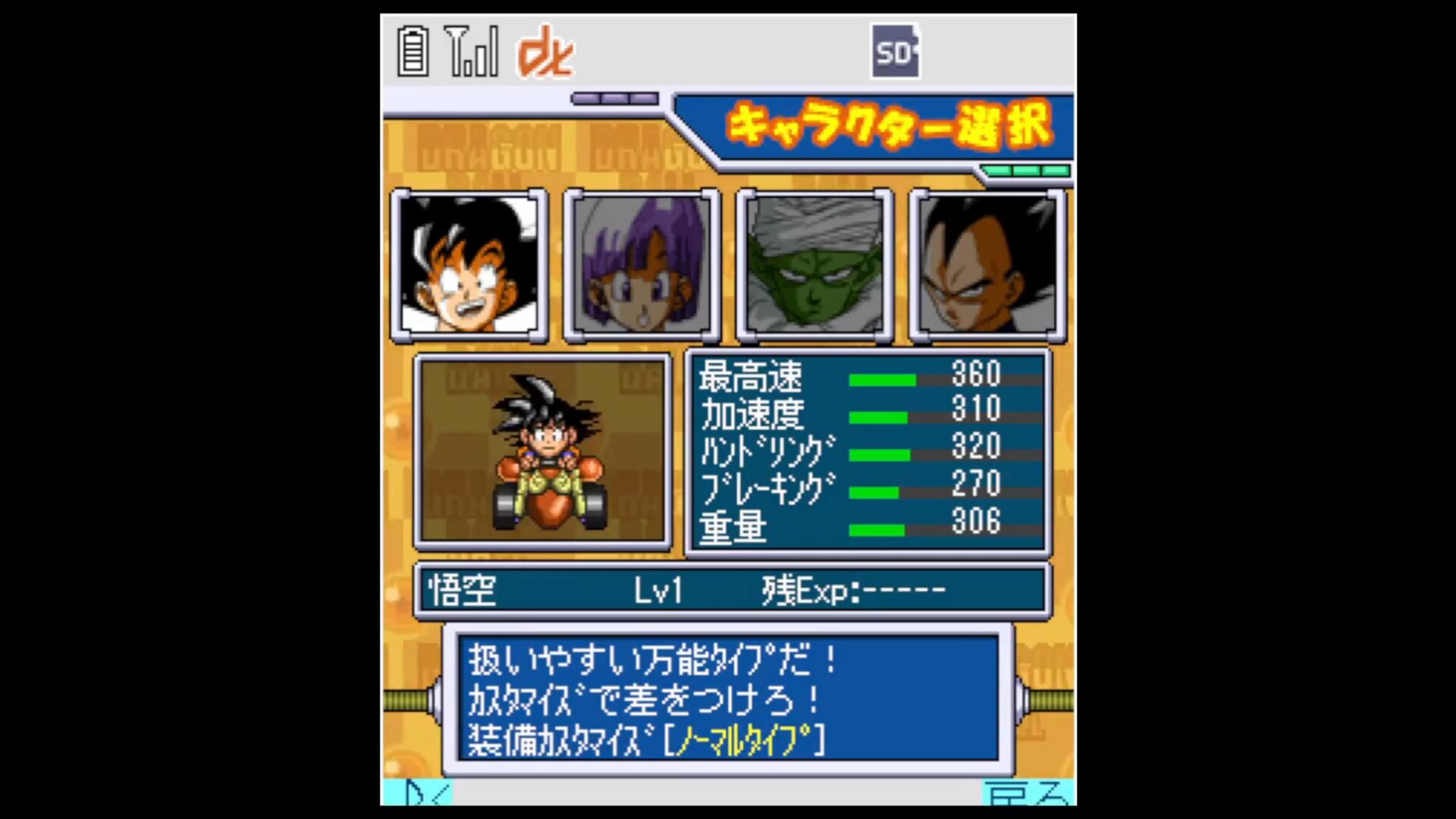Click the 戻る back softkey label
This screenshot has height=819, width=1456.
click(1028, 793)
